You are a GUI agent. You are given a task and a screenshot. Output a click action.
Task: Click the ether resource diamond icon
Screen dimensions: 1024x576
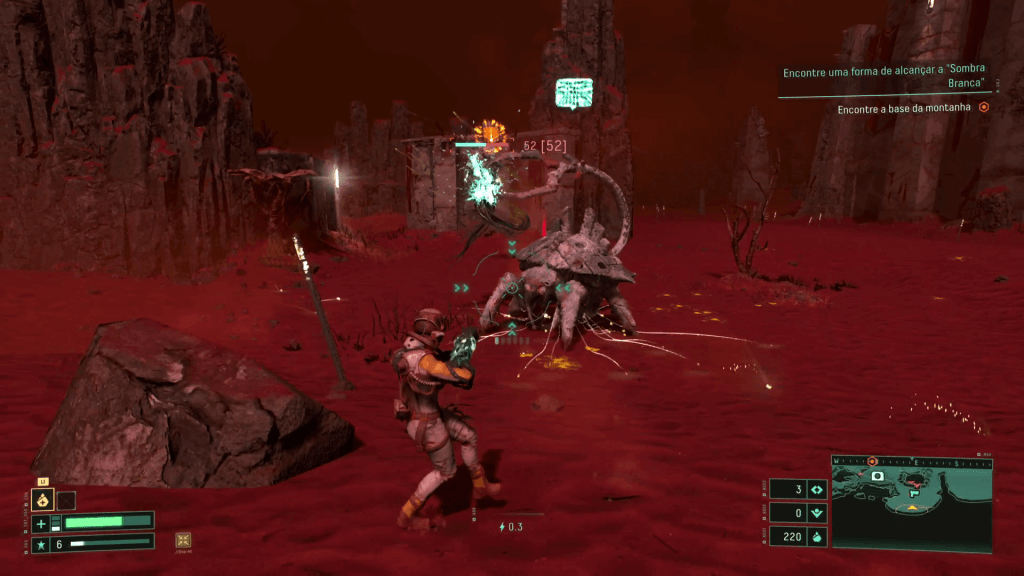point(816,490)
